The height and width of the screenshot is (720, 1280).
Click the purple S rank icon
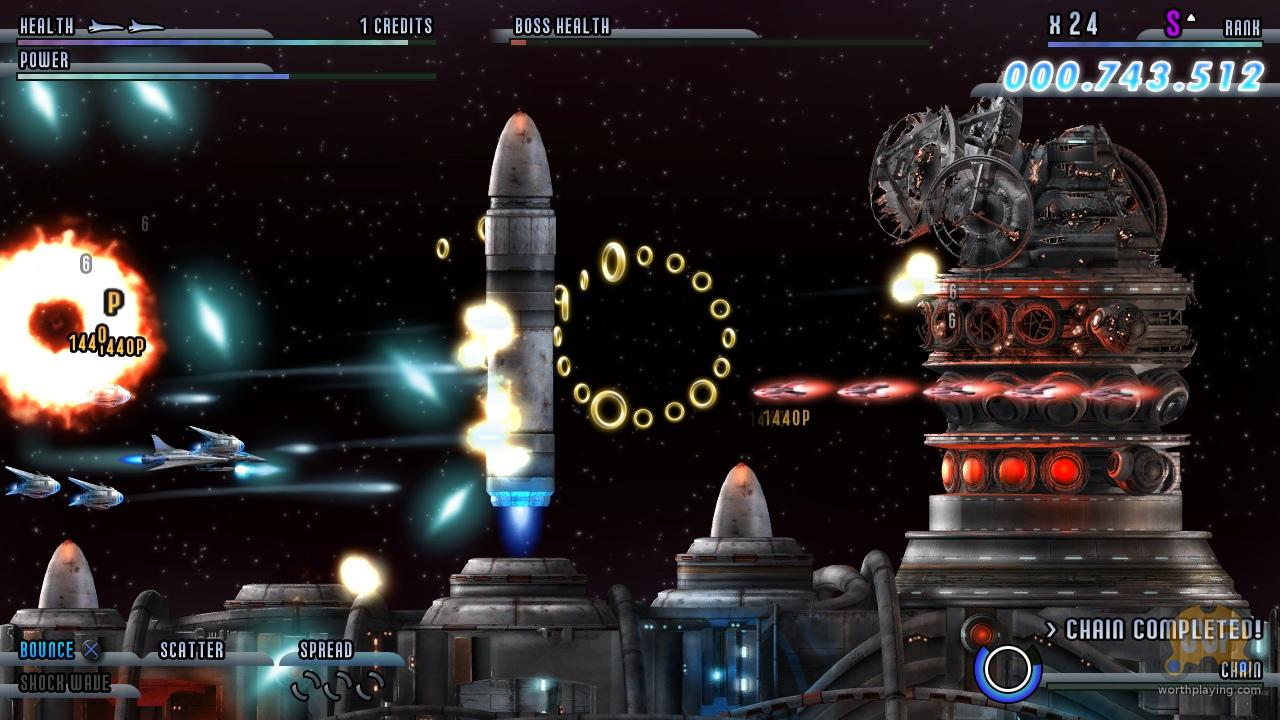click(x=1173, y=25)
